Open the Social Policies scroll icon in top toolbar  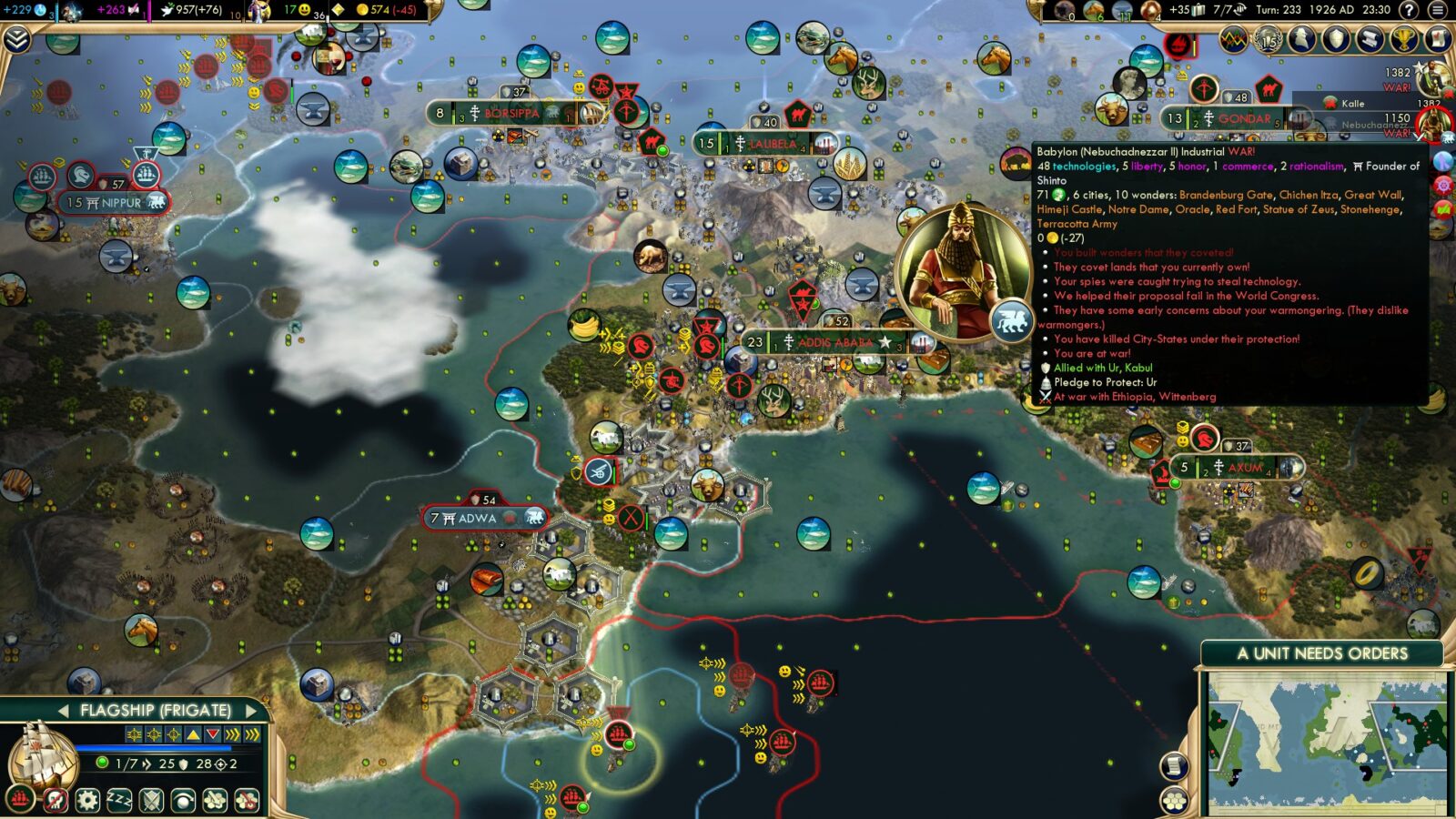[1369, 41]
